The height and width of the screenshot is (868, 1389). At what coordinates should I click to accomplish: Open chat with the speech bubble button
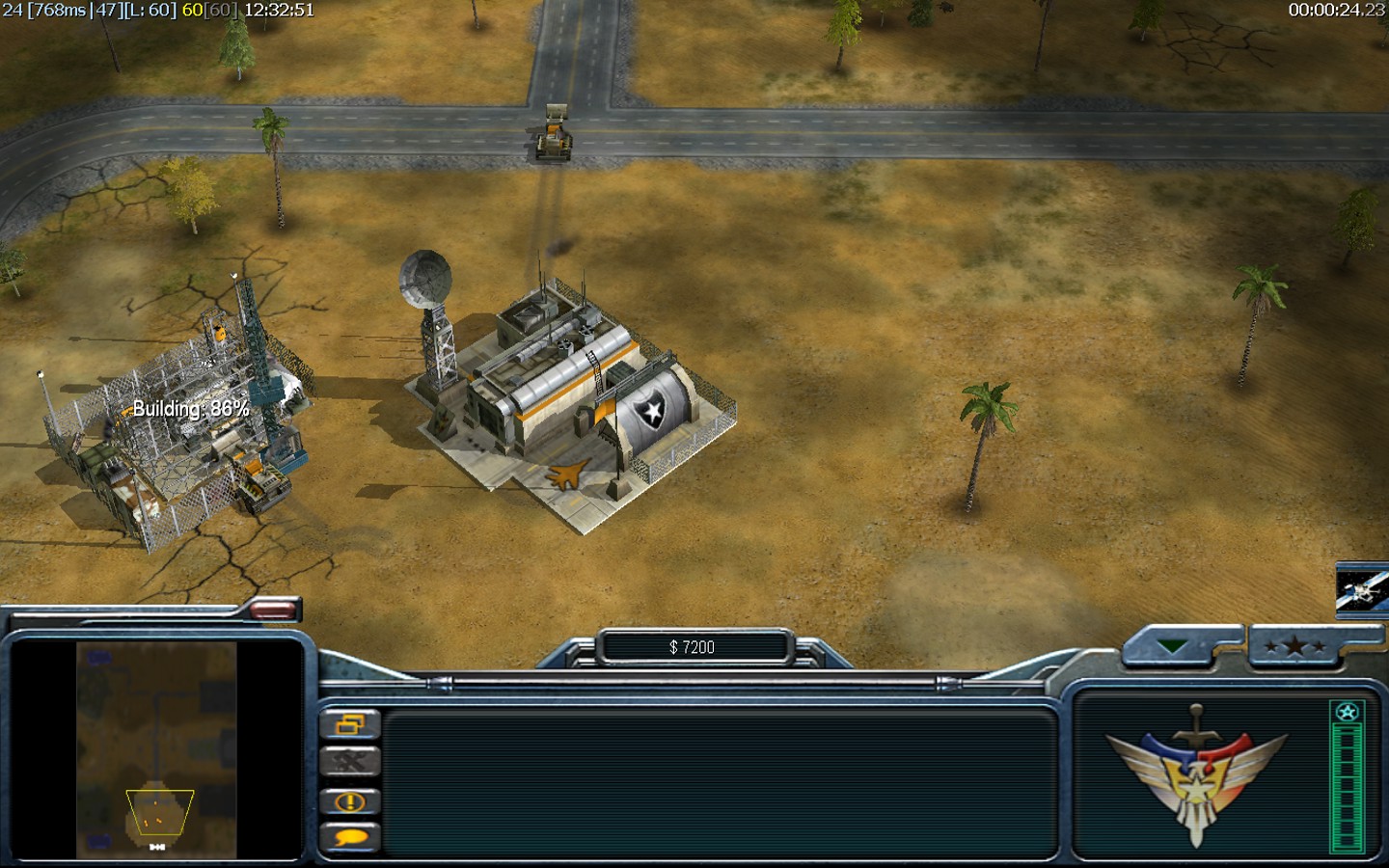coord(350,837)
